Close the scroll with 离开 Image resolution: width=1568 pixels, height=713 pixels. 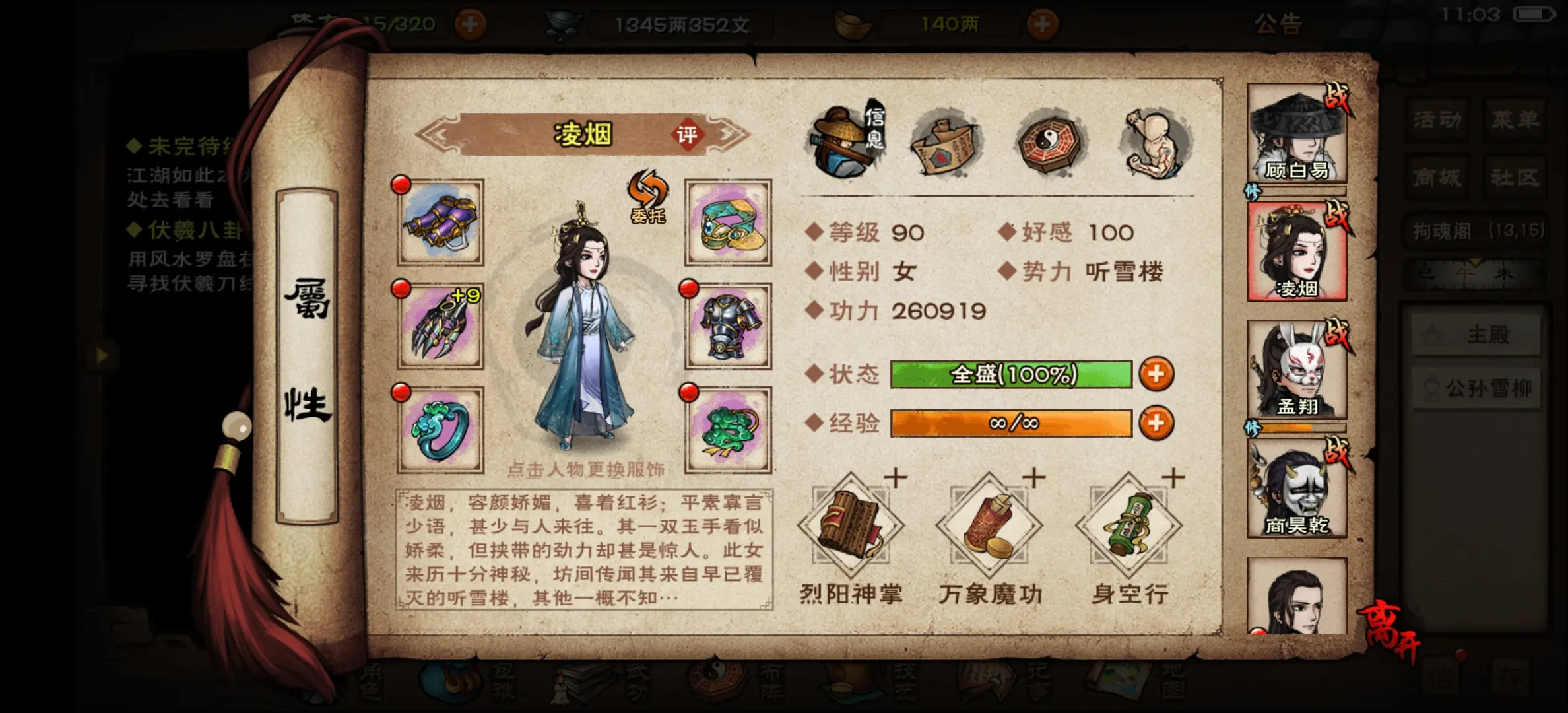[1388, 632]
